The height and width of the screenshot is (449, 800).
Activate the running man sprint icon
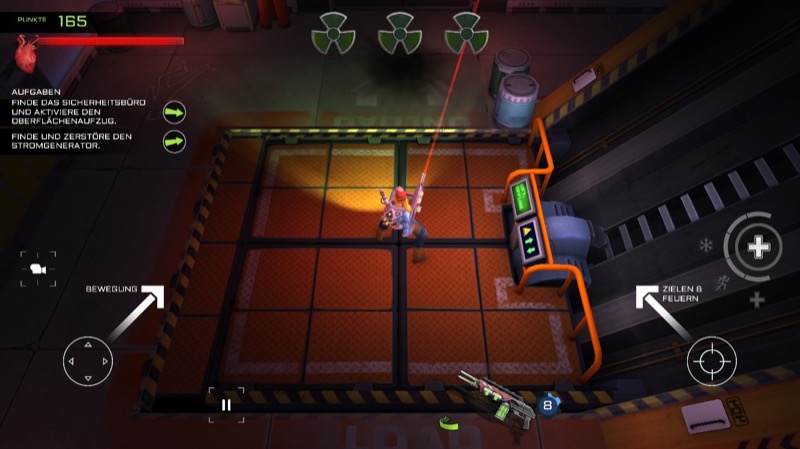(x=723, y=281)
